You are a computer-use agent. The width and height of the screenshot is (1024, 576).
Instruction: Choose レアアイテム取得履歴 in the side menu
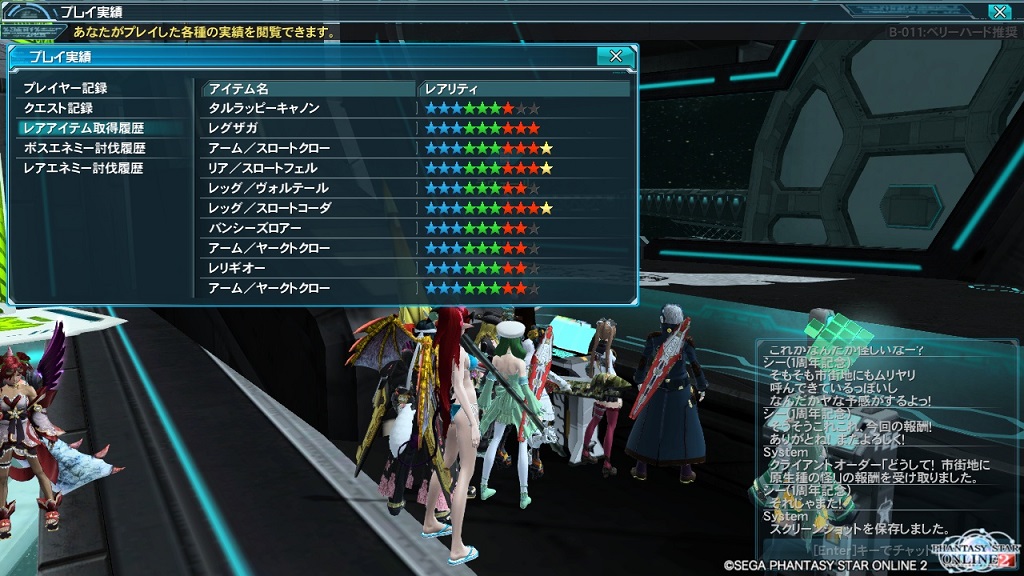pos(83,128)
